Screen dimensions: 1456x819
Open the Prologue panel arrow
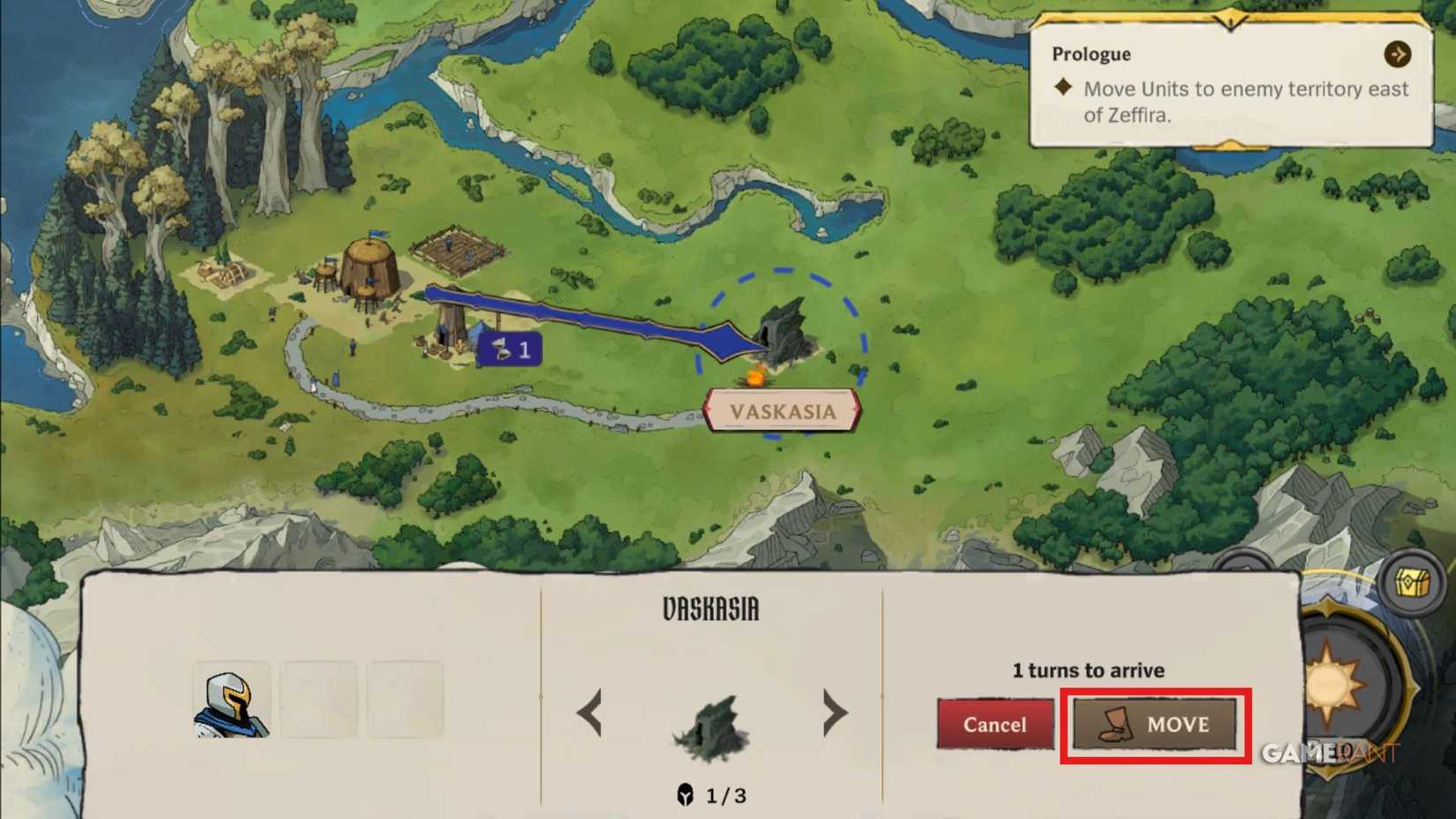1397,54
